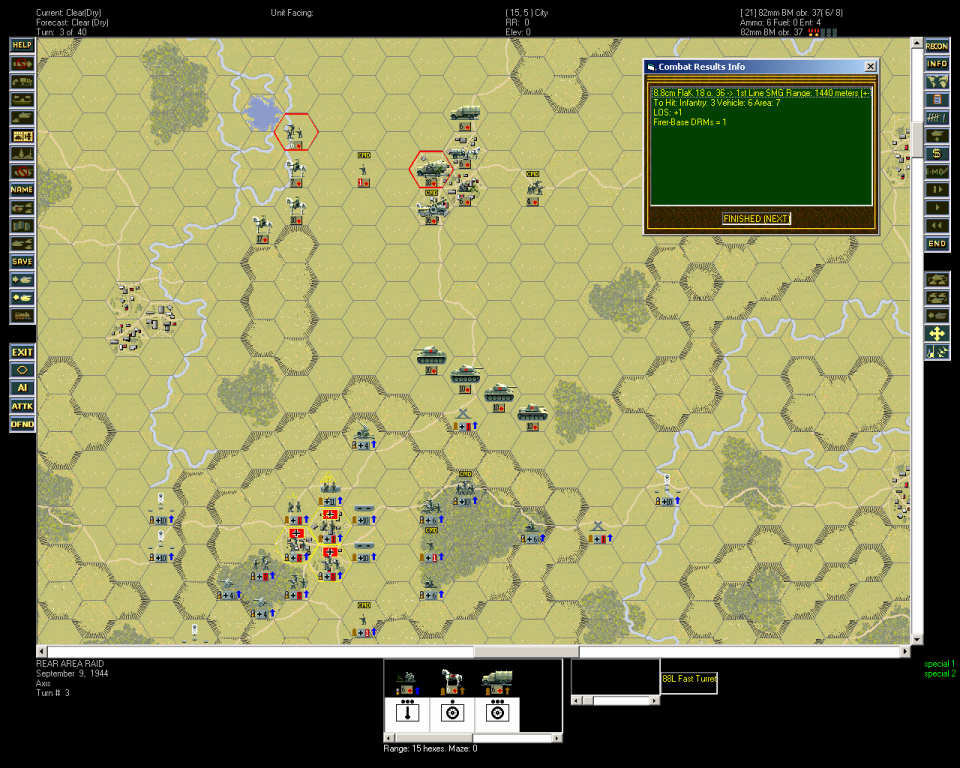The height and width of the screenshot is (768, 960).
Task: Exit the game via EXIT button
Action: tap(22, 352)
